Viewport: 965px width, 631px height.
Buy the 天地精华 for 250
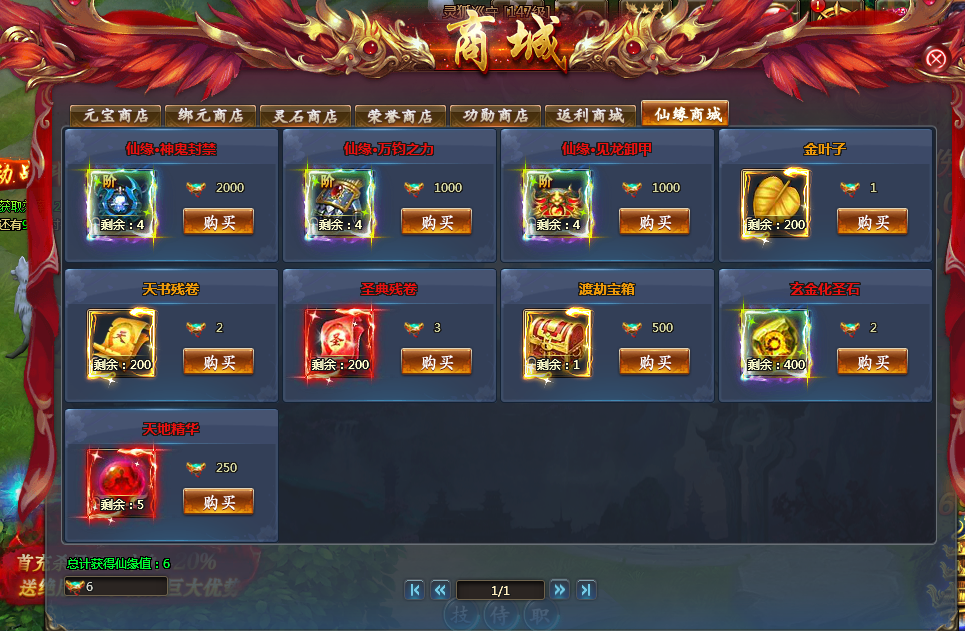tap(218, 502)
